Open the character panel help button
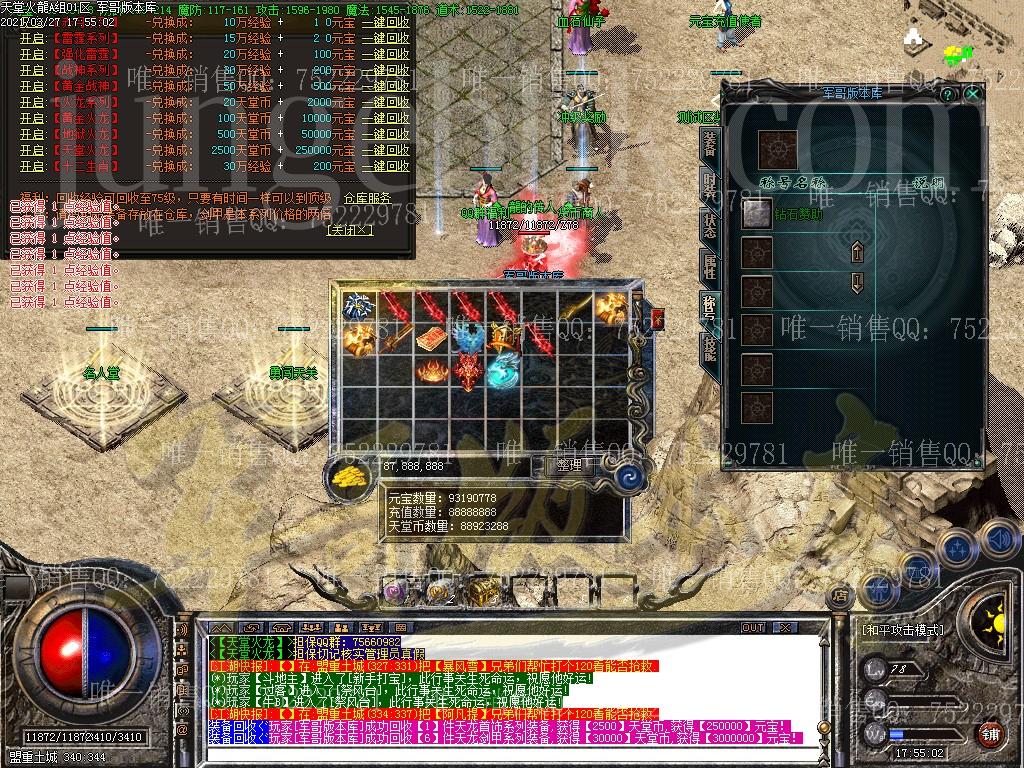 point(947,93)
